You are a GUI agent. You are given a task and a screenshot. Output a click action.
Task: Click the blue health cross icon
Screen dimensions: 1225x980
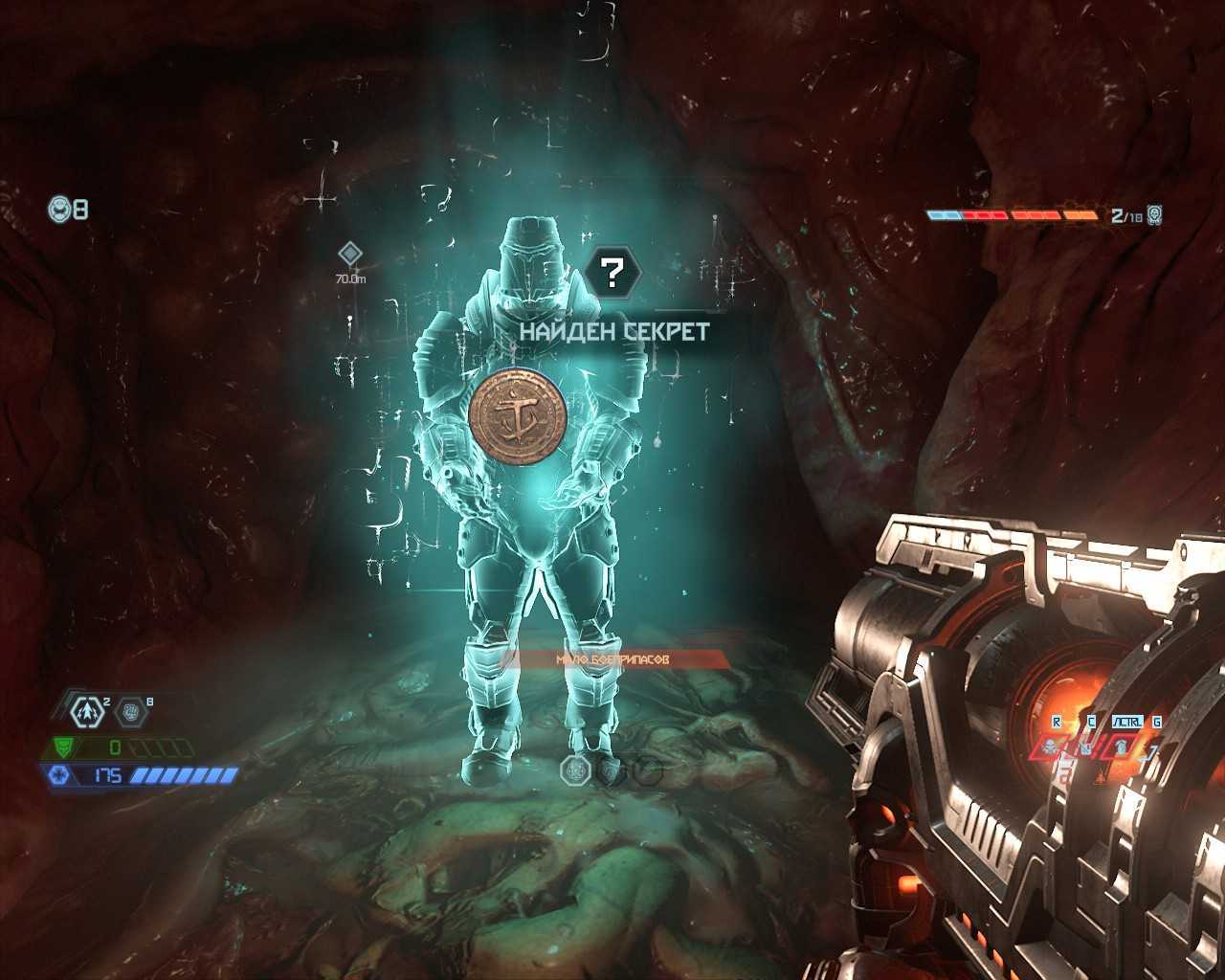click(59, 775)
